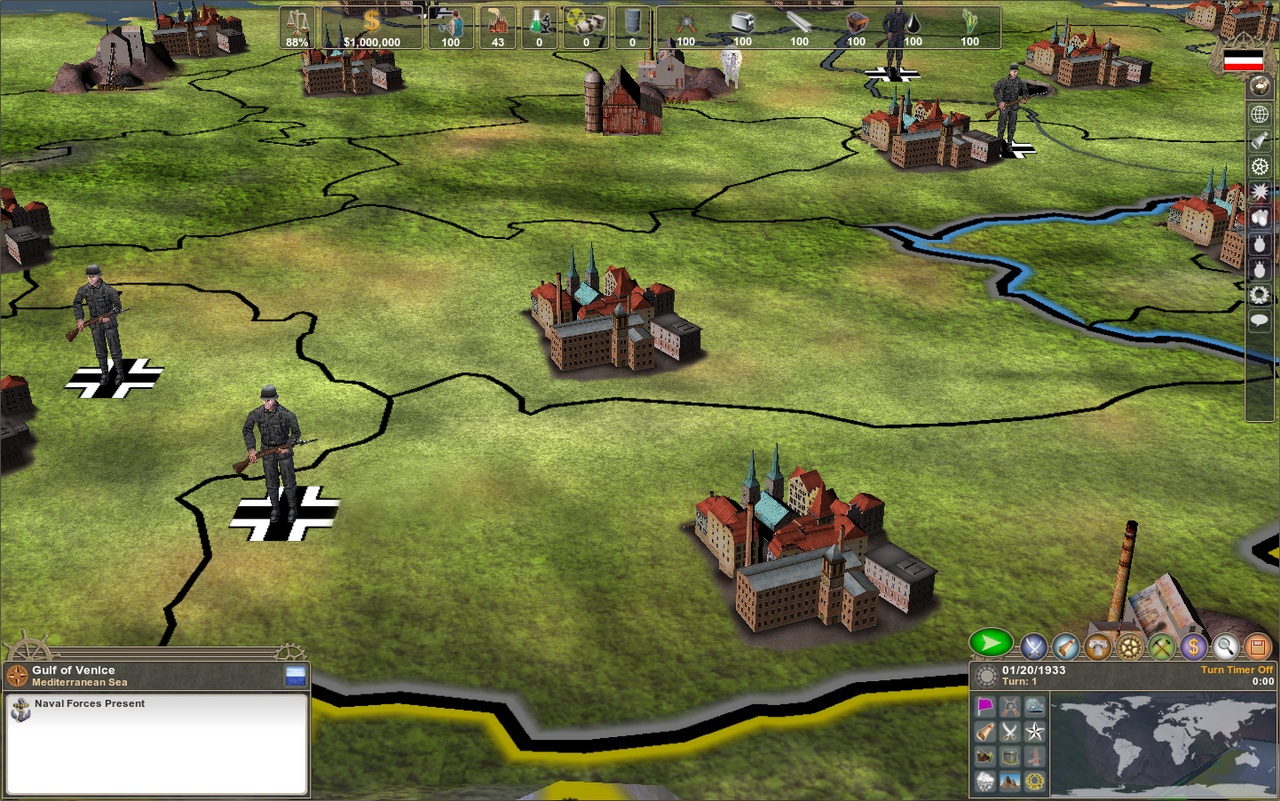Open the gear production panel

(x=1129, y=647)
